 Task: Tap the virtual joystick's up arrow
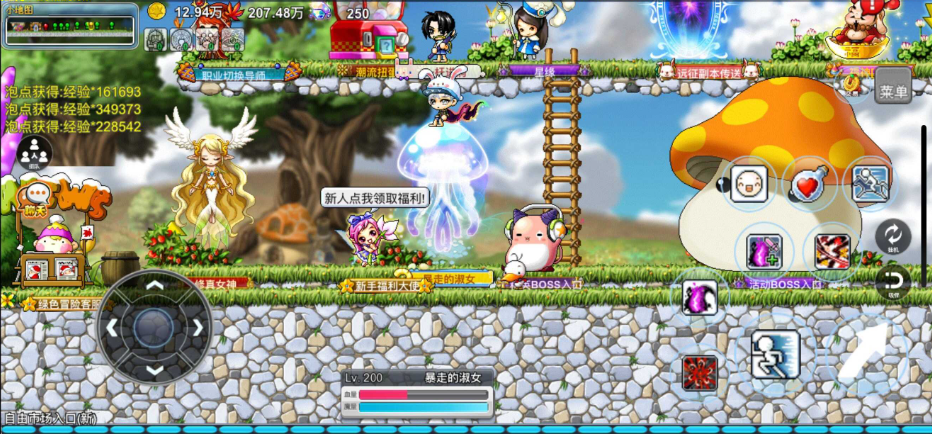click(x=154, y=285)
